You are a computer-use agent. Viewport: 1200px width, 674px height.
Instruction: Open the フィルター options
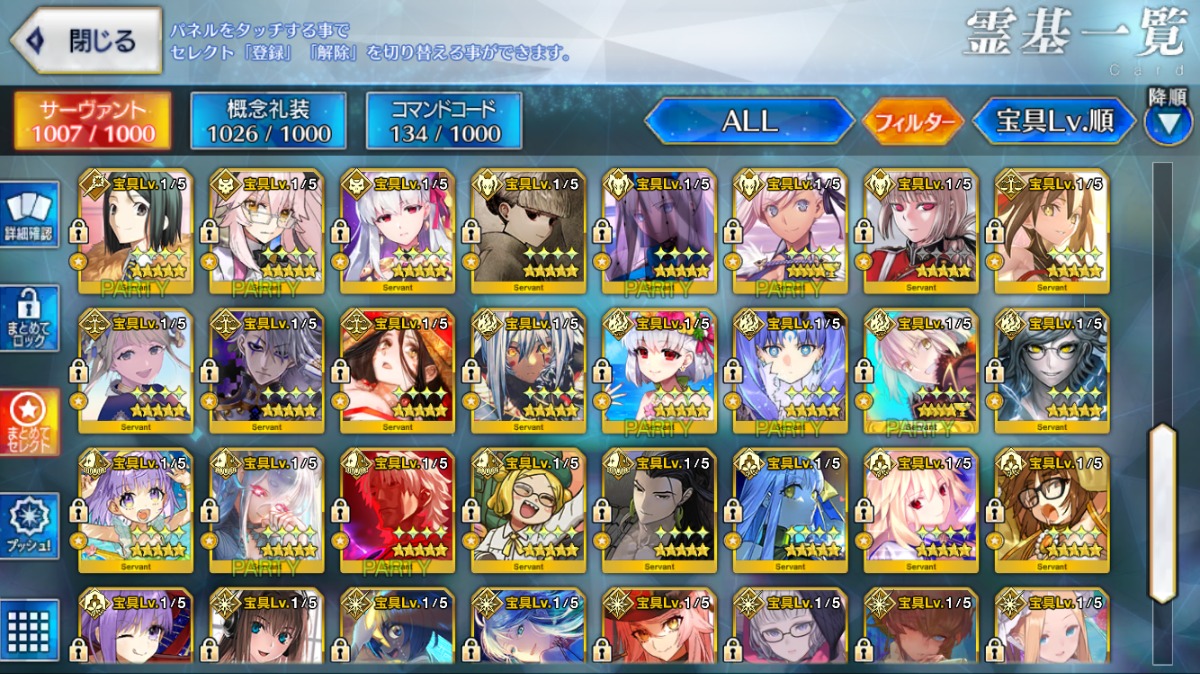click(913, 122)
